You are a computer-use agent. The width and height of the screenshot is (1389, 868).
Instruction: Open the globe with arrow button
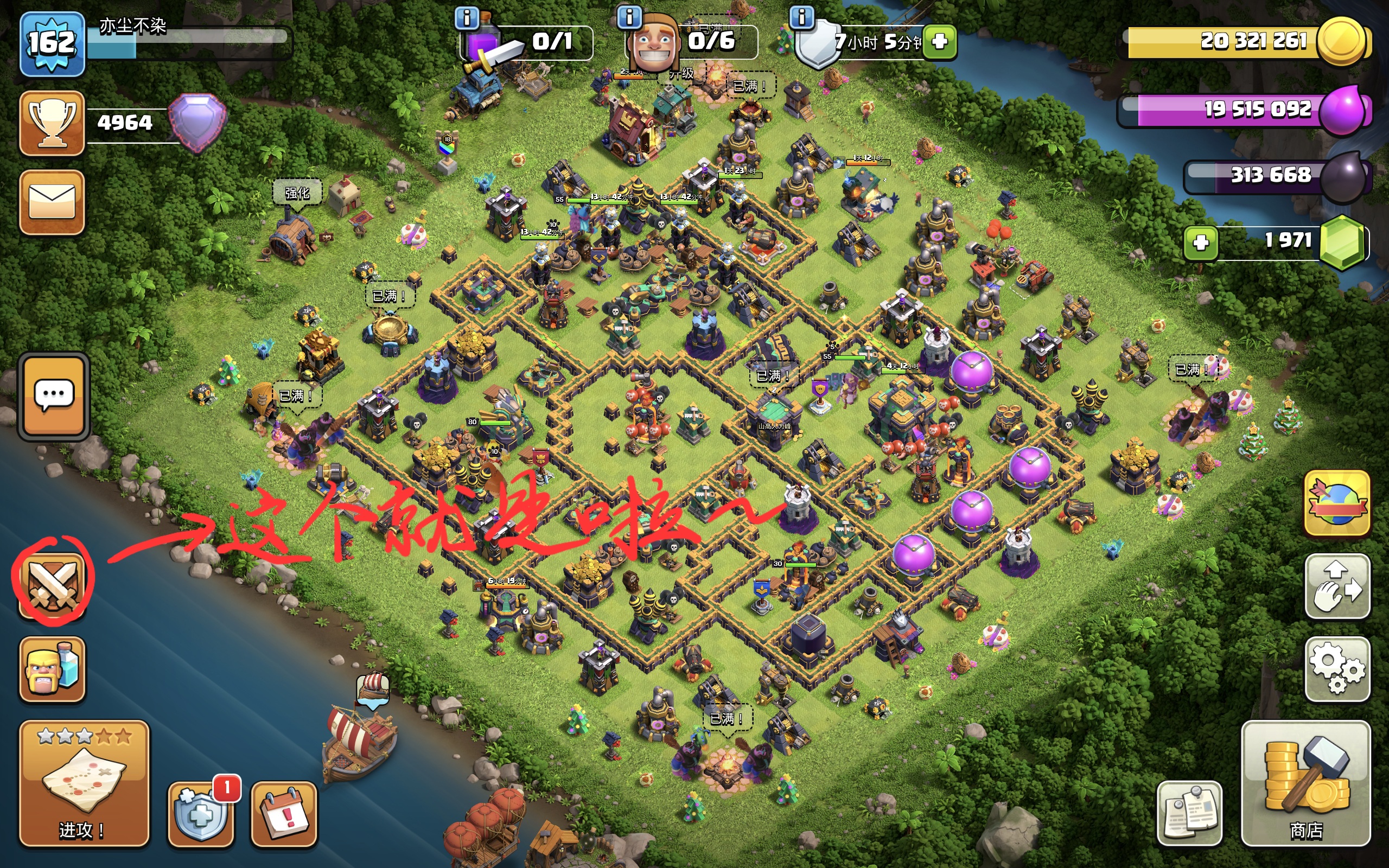point(1337,503)
